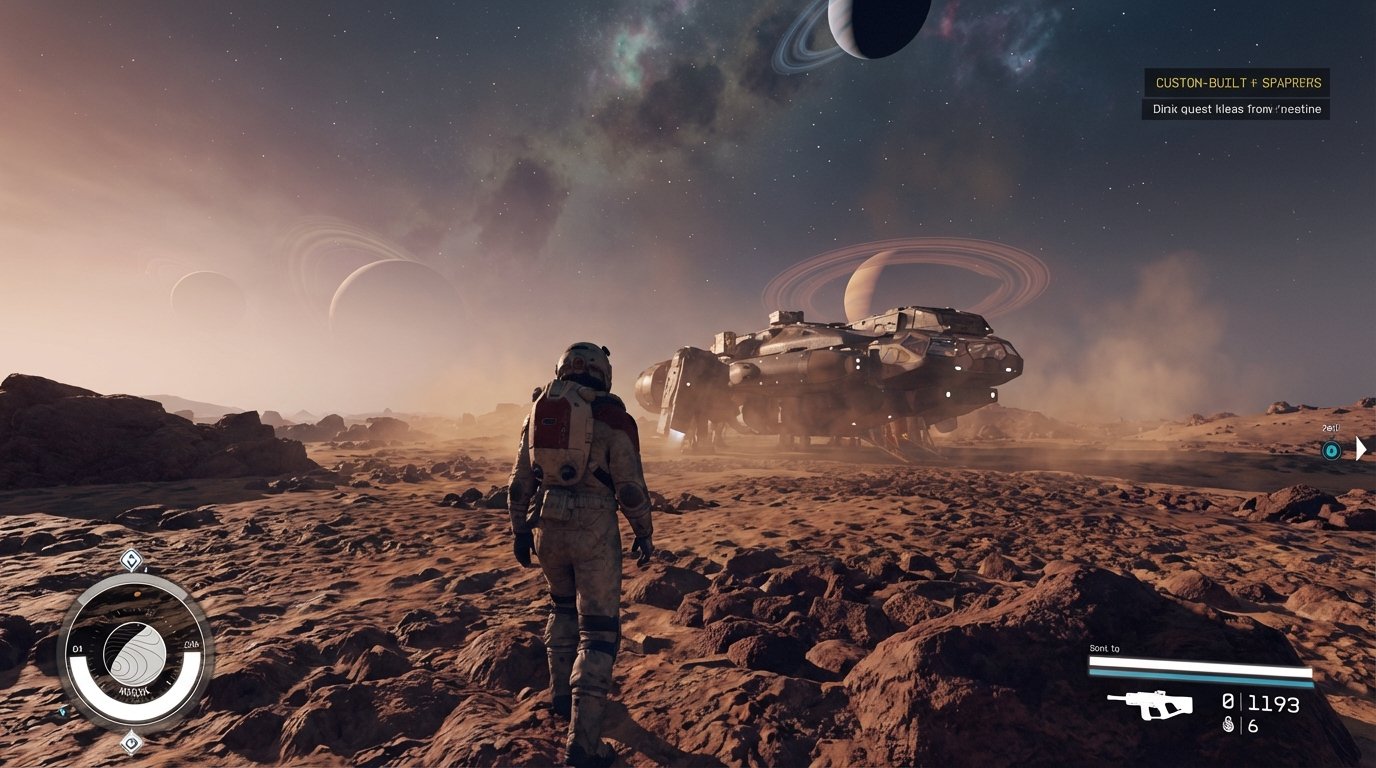Click the CAB marker on the compass ring
This screenshot has width=1376, height=768.
191,644
